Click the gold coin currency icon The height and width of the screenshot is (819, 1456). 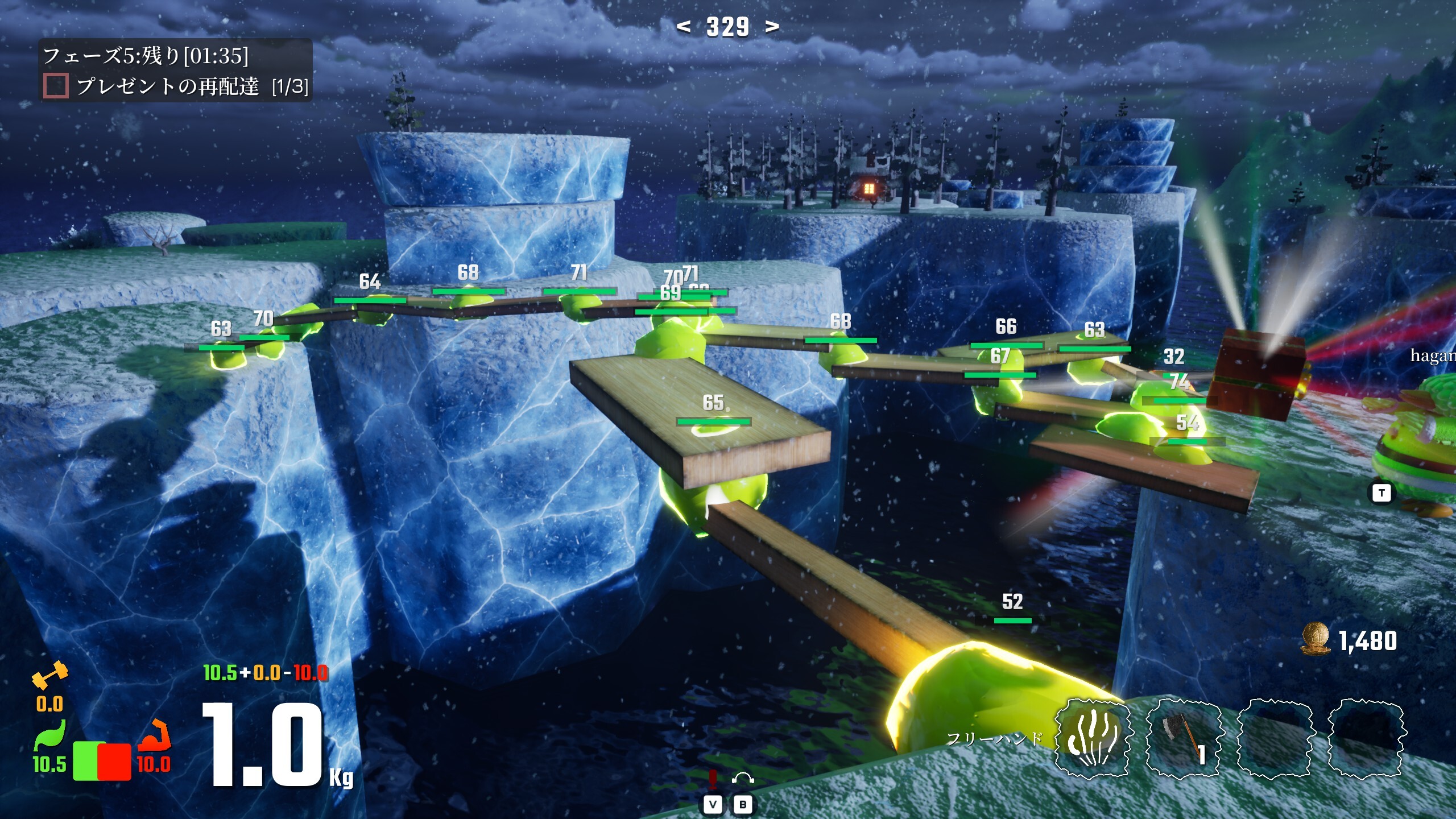[x=1316, y=639]
